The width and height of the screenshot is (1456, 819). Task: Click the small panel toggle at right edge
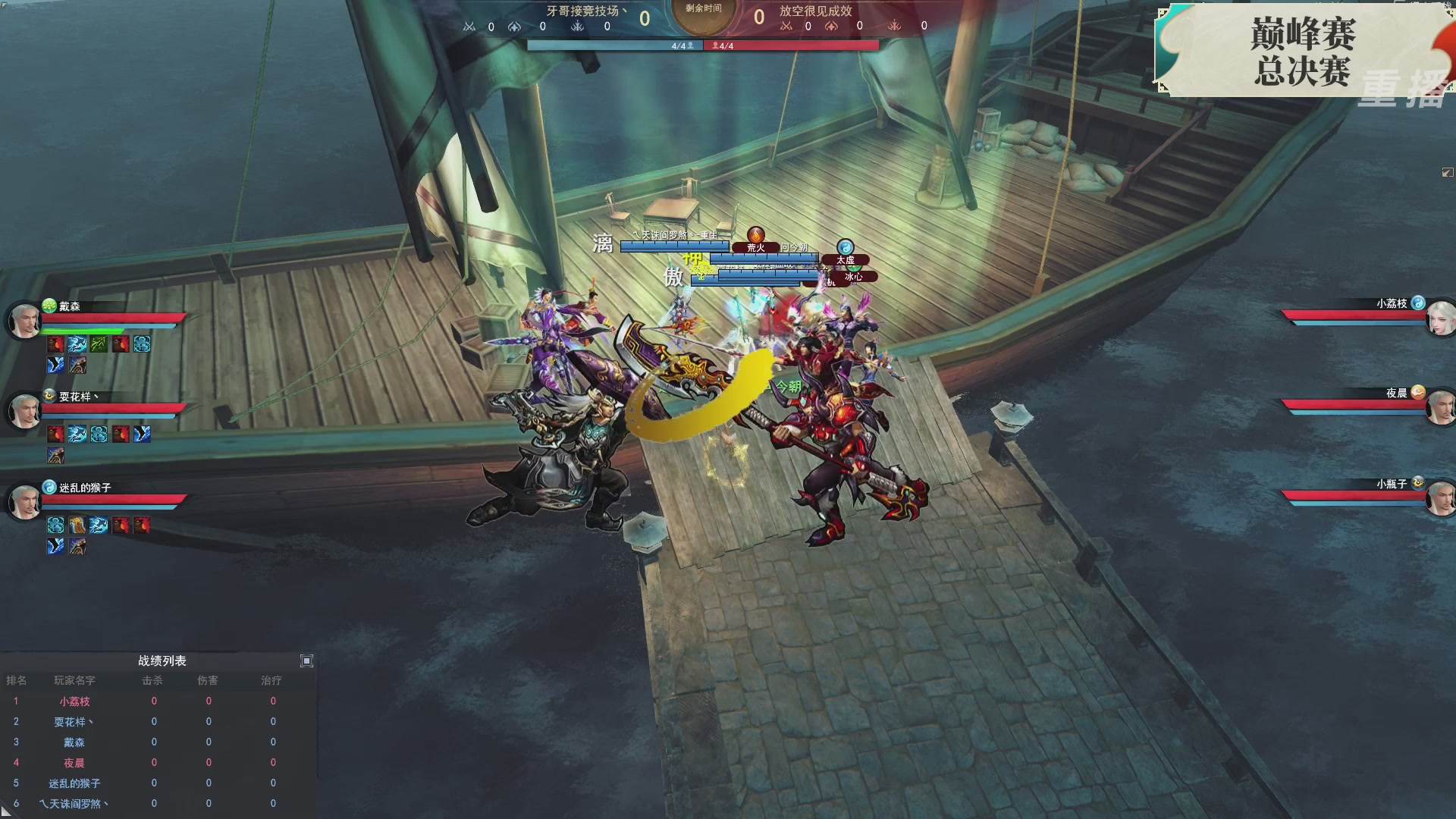(1447, 173)
